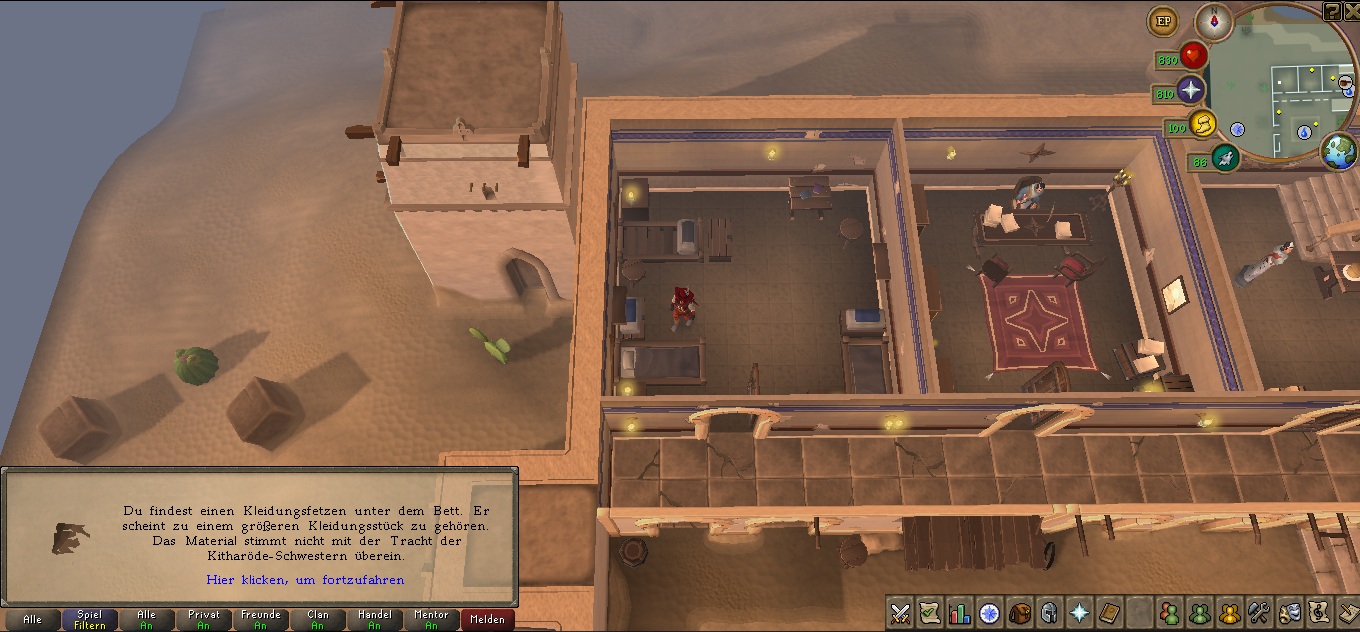Open the helmet equipment tab

[x=1049, y=612]
